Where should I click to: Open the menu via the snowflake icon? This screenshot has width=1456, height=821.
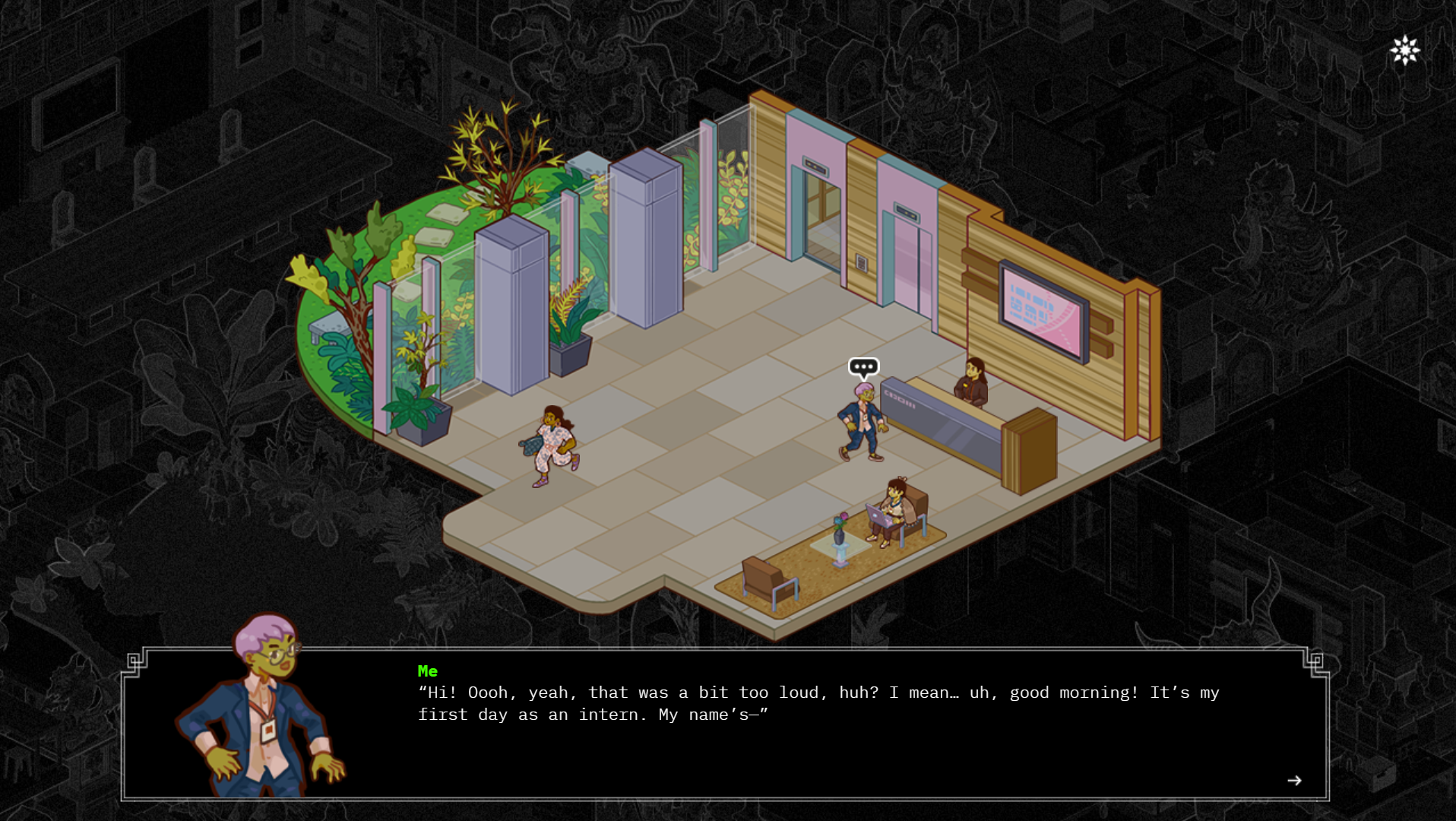1405,51
